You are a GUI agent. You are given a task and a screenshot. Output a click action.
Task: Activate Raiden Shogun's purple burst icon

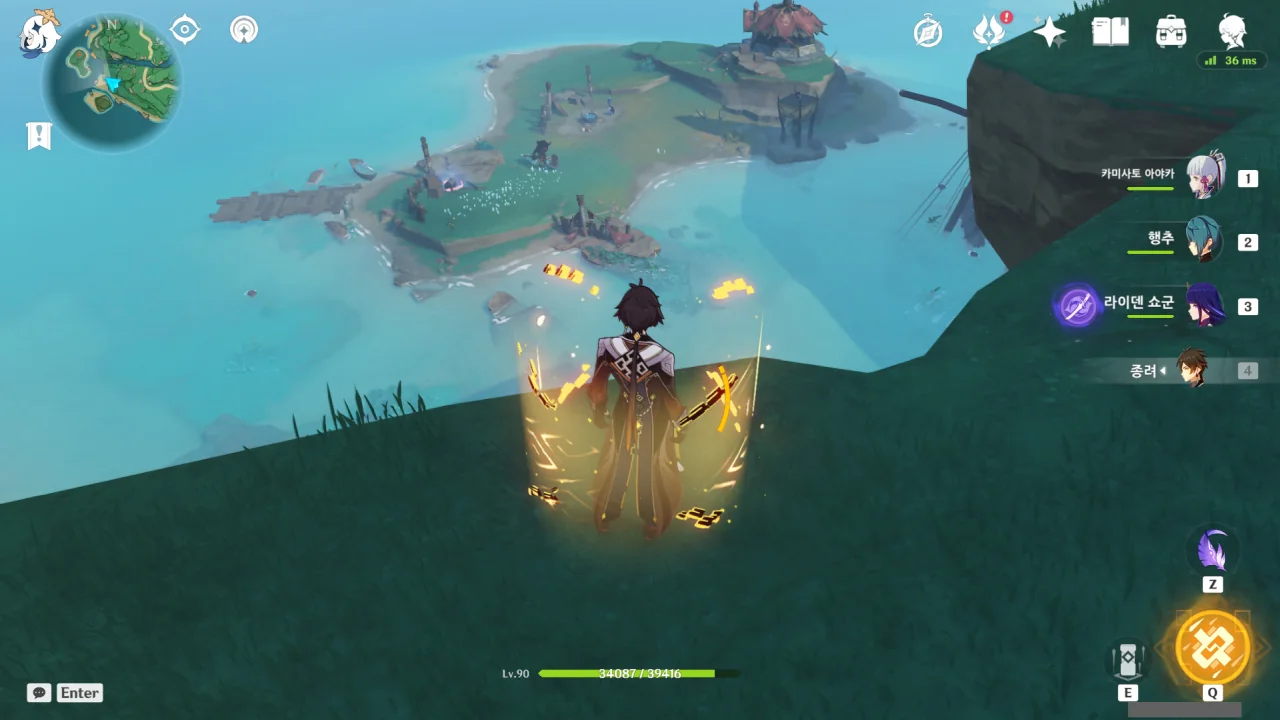pos(1077,305)
